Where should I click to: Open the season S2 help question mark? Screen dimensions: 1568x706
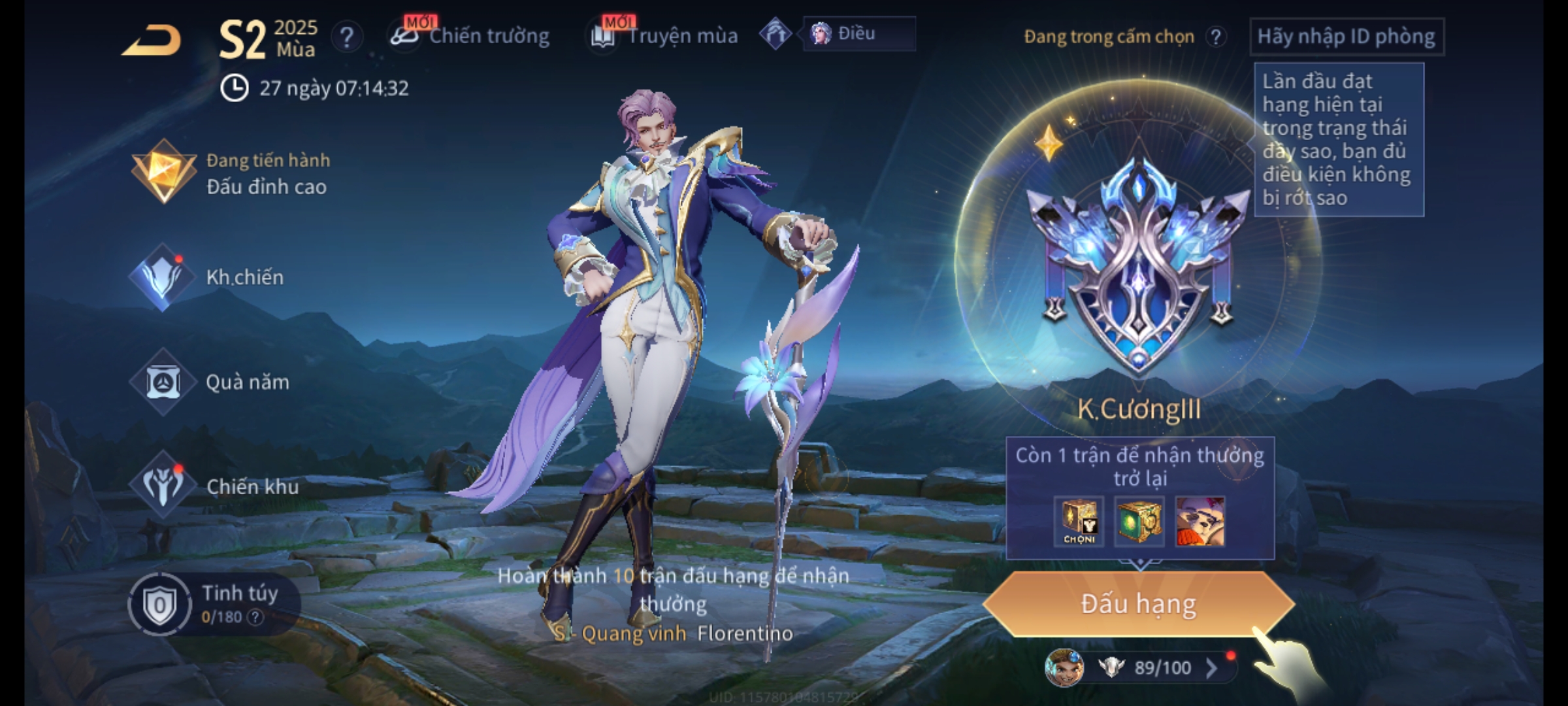(346, 37)
